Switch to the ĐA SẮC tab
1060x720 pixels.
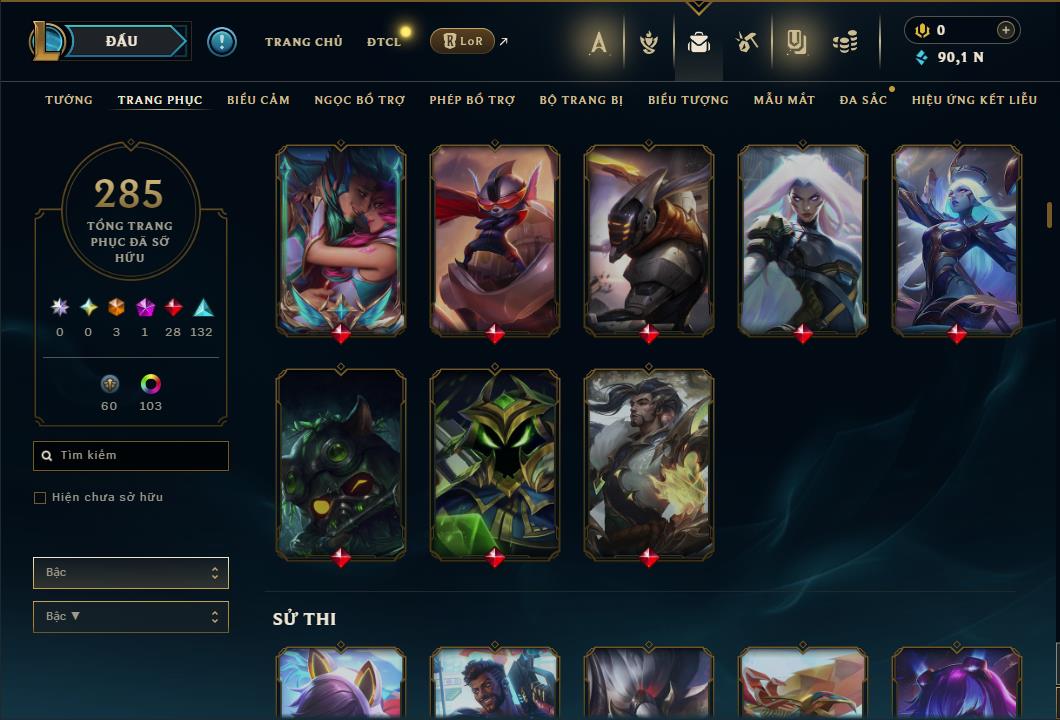point(863,100)
